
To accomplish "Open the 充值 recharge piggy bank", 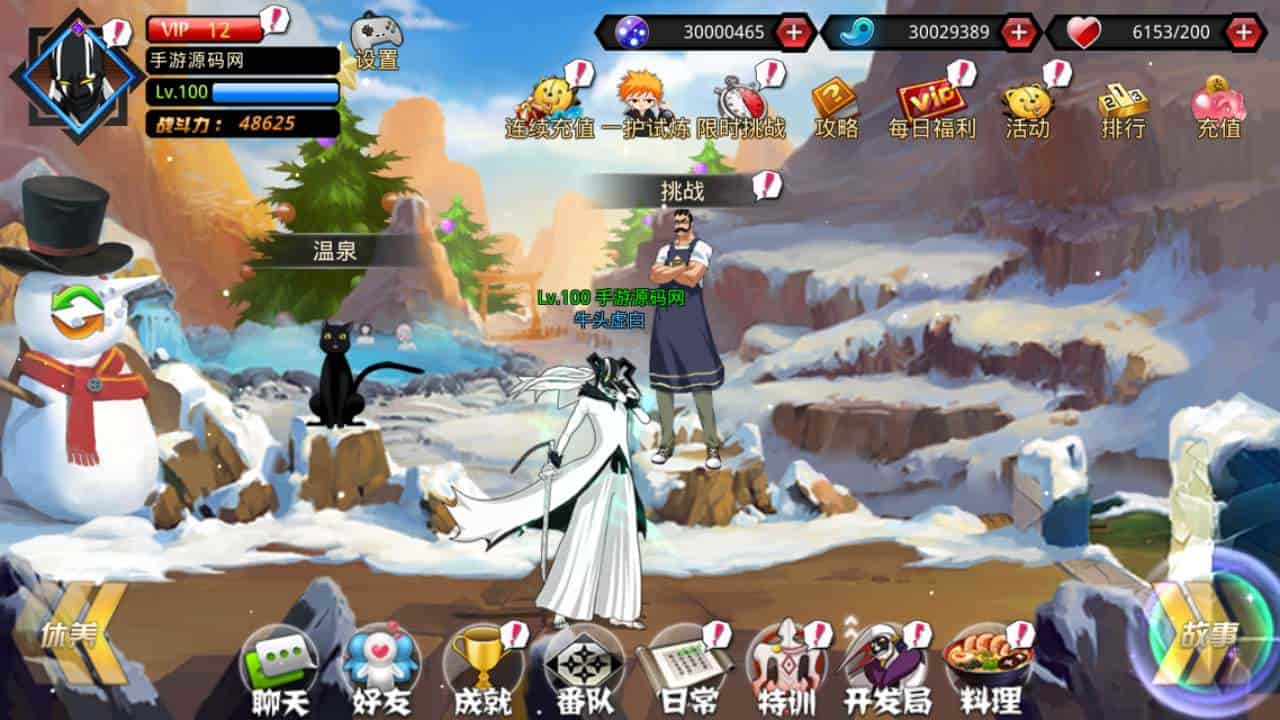I will click(x=1218, y=104).
